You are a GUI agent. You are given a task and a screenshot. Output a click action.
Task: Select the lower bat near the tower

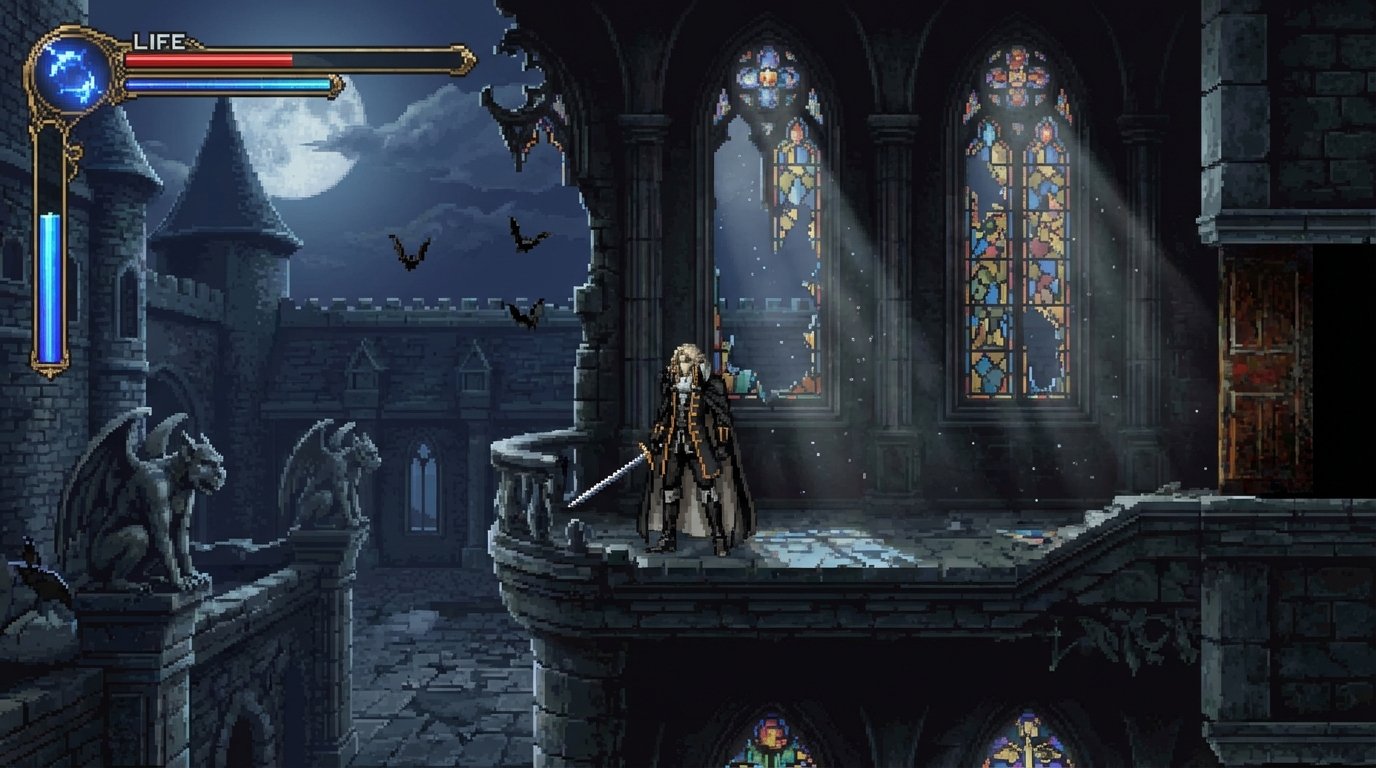coord(524,313)
